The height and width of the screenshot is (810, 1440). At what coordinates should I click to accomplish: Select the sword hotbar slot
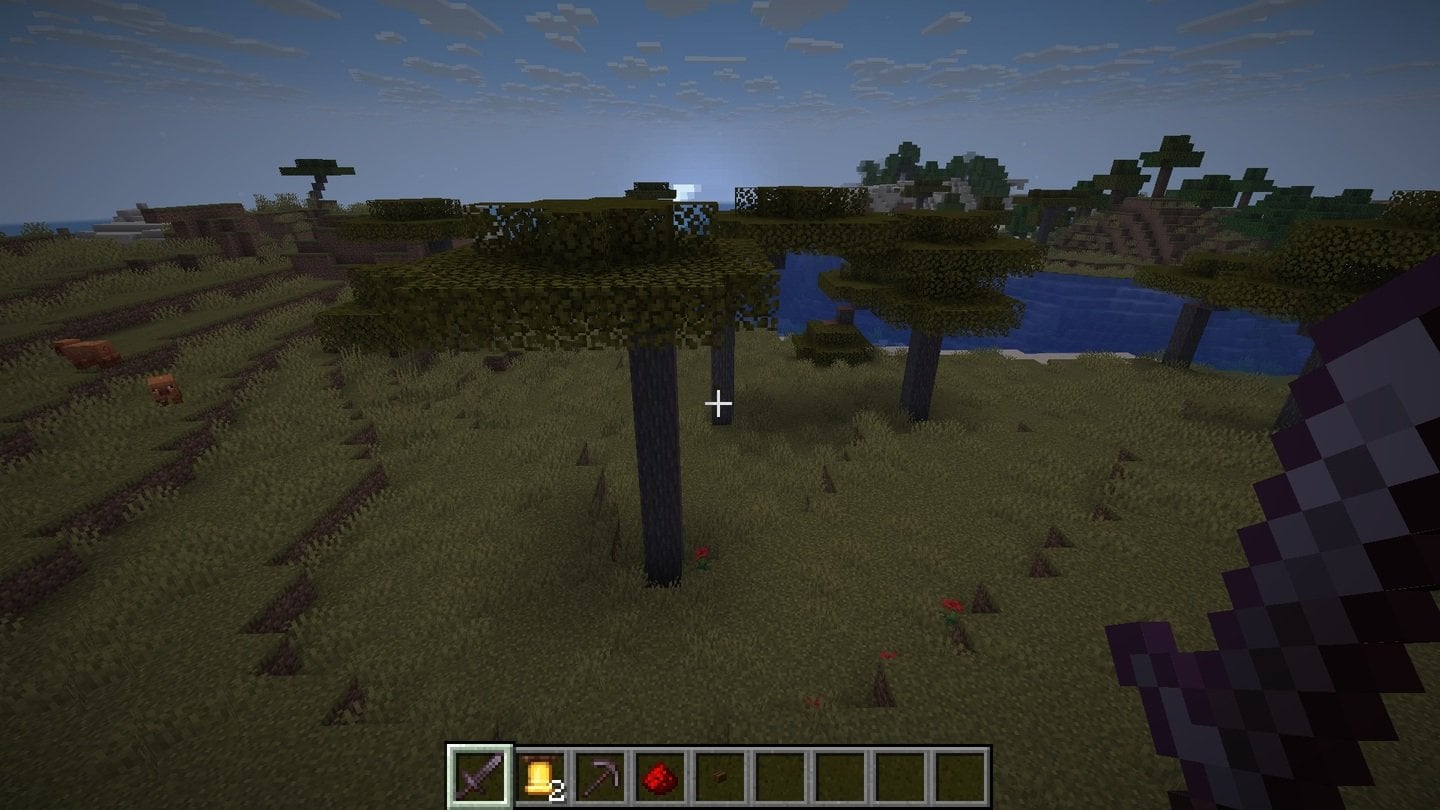point(480,775)
